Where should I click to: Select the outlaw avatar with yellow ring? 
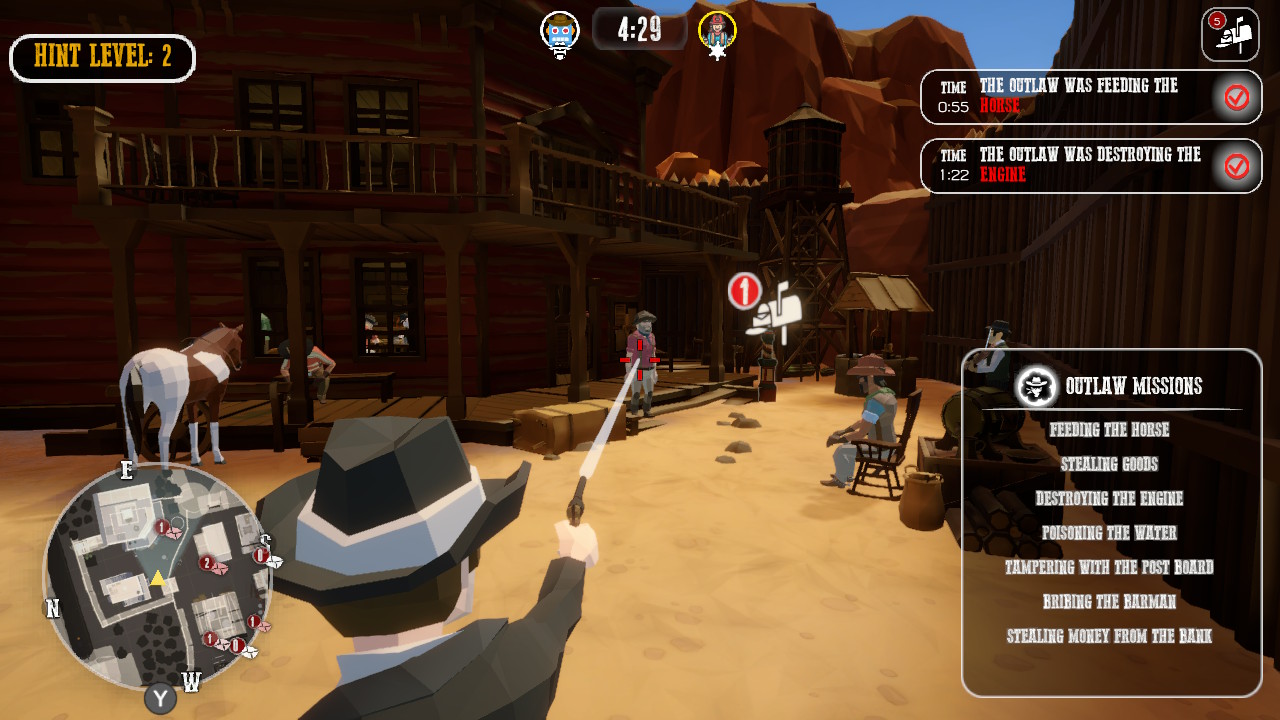pos(716,31)
